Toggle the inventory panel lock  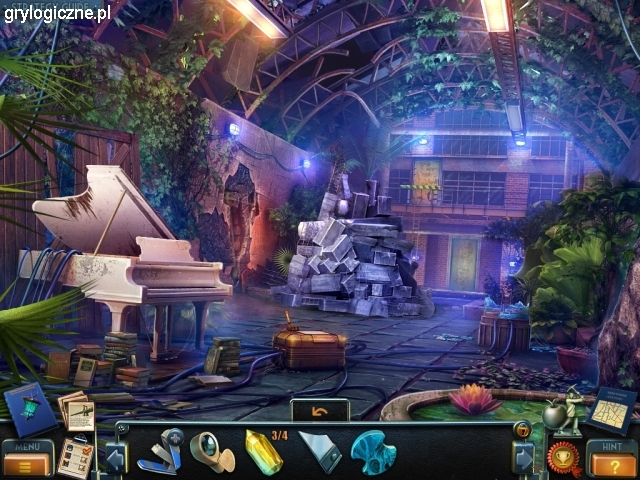(x=522, y=430)
